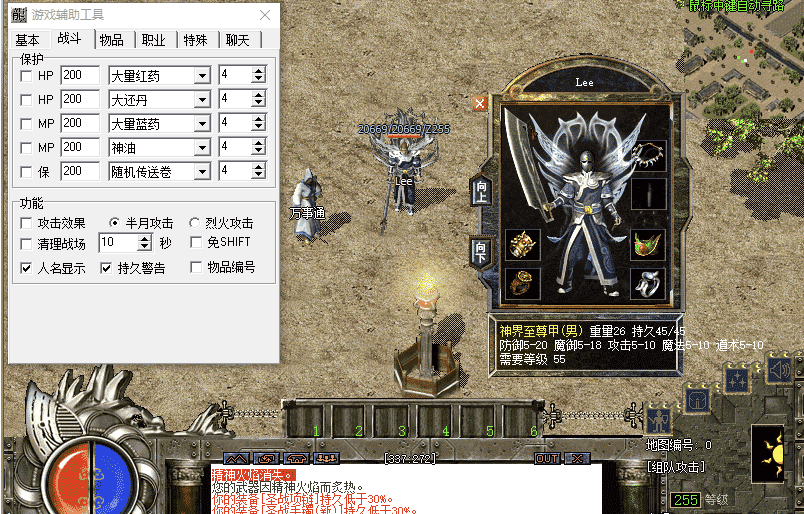Open the 物品 tab
804x514 pixels.
click(x=112, y=40)
